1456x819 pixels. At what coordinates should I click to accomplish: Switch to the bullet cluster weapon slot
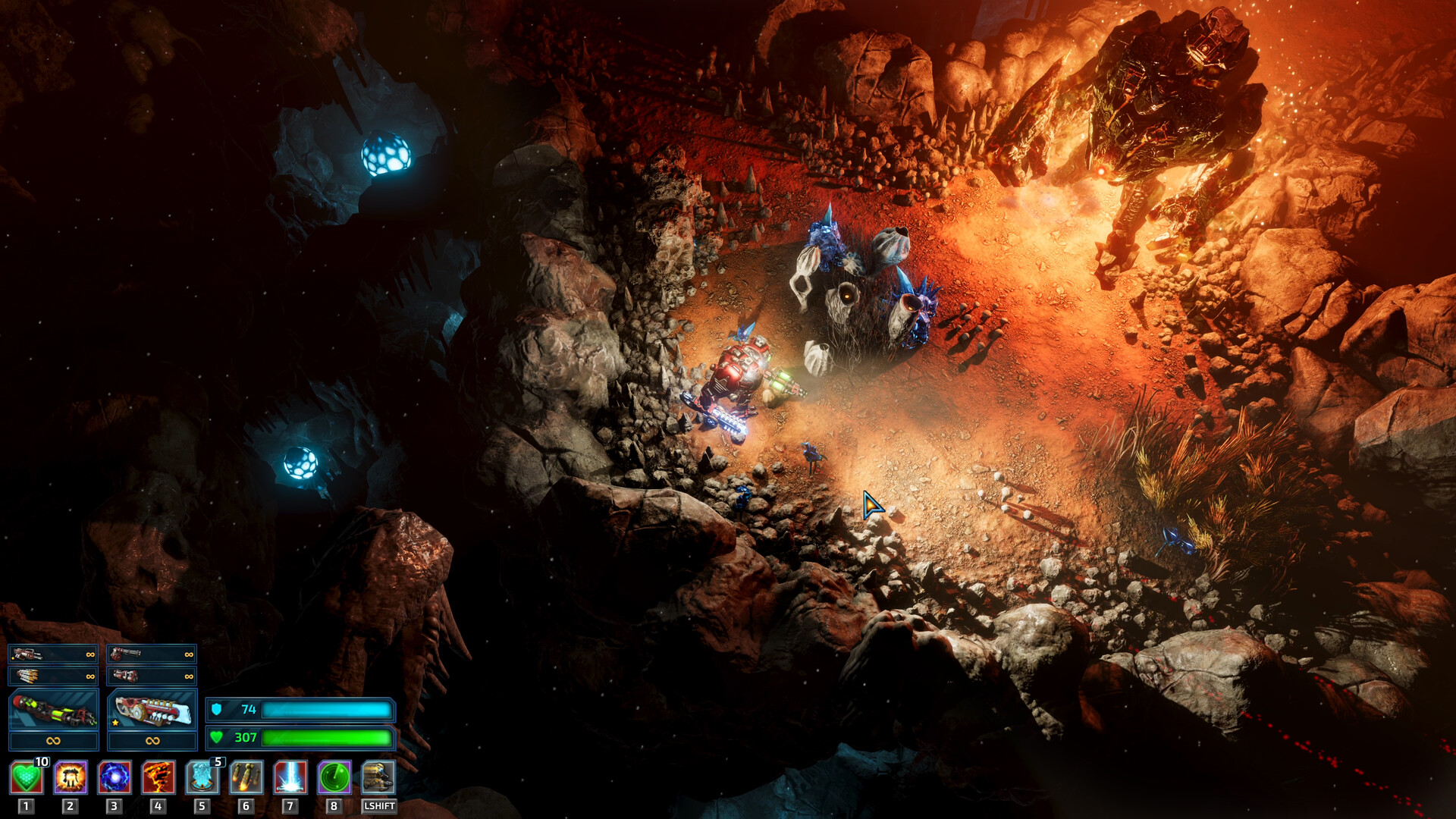point(53,675)
